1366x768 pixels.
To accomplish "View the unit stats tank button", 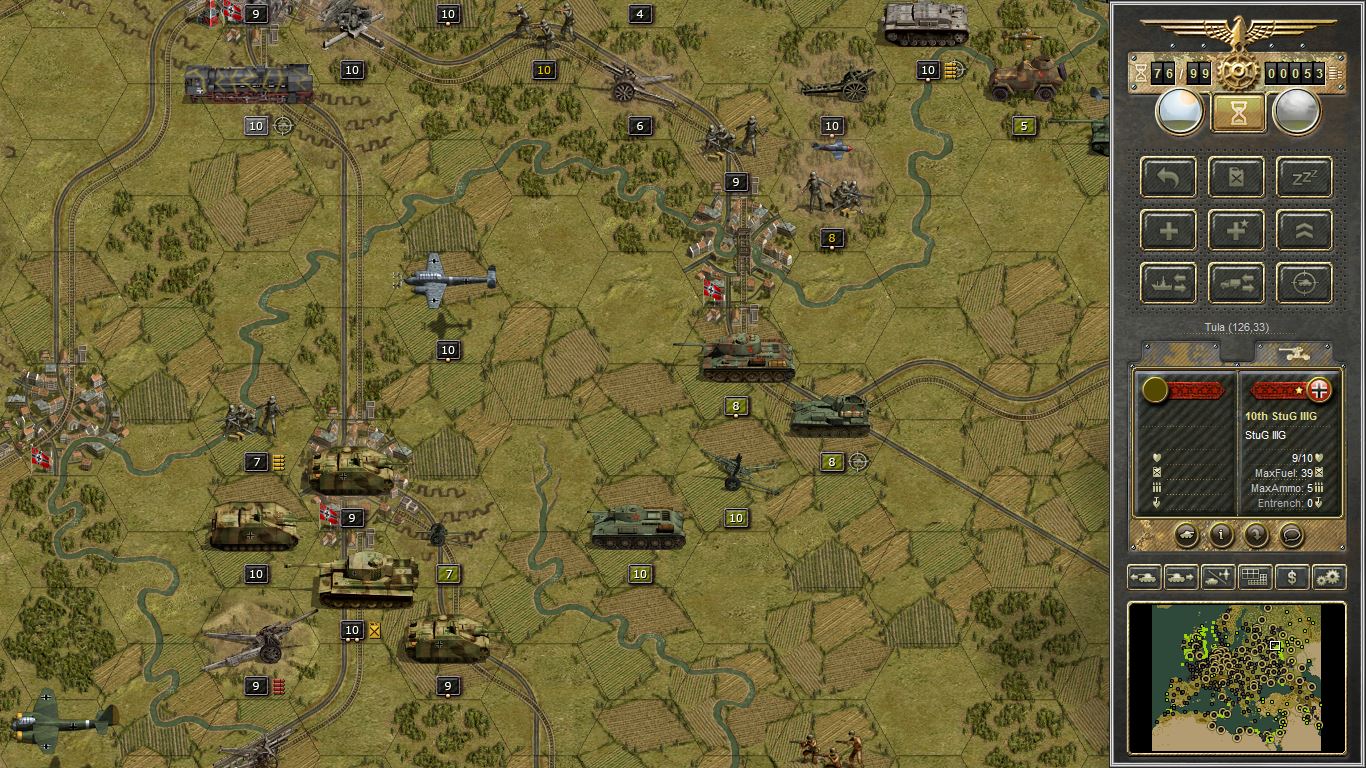I will pos(1189,536).
